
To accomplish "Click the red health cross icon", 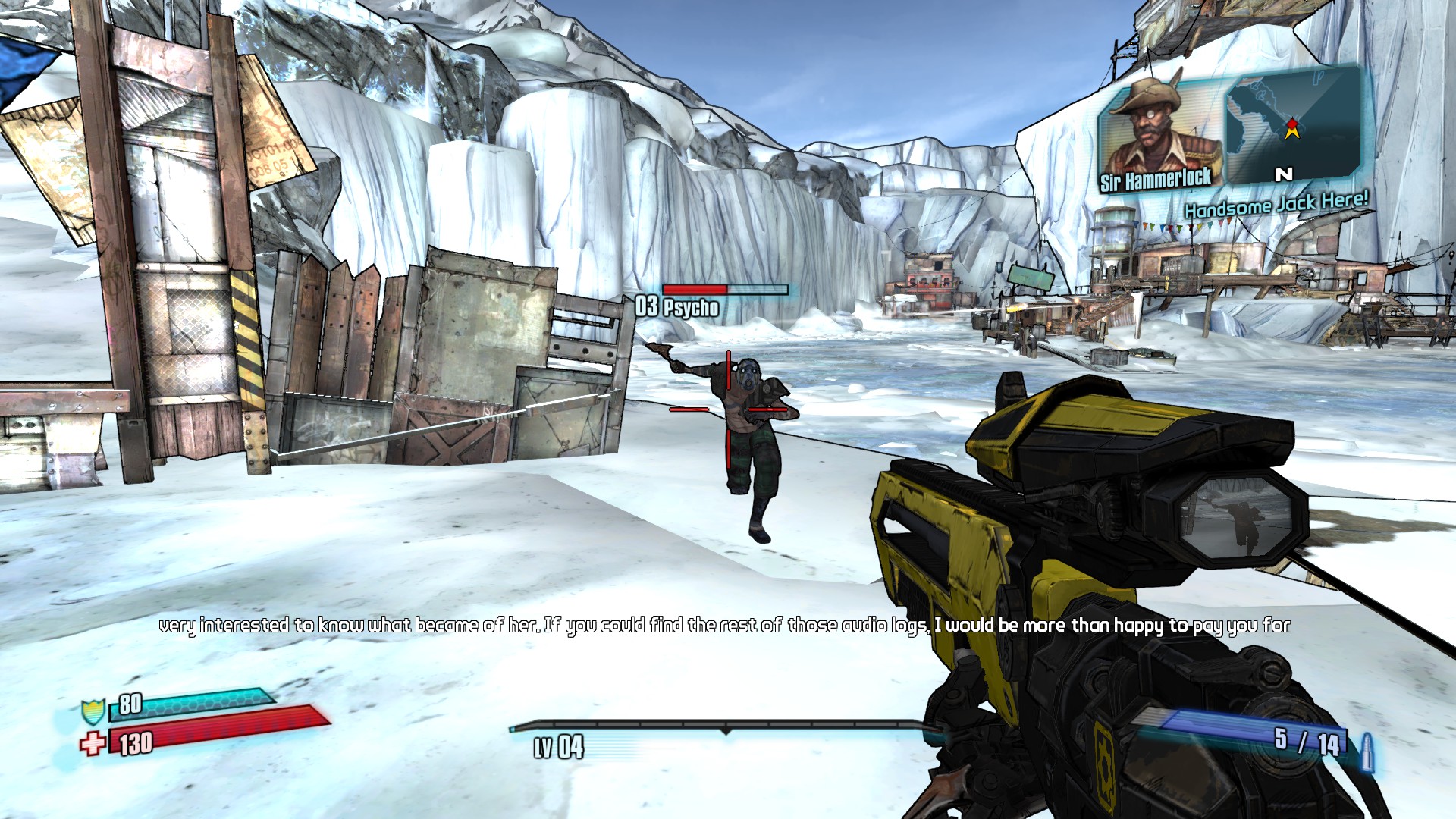I will (93, 743).
